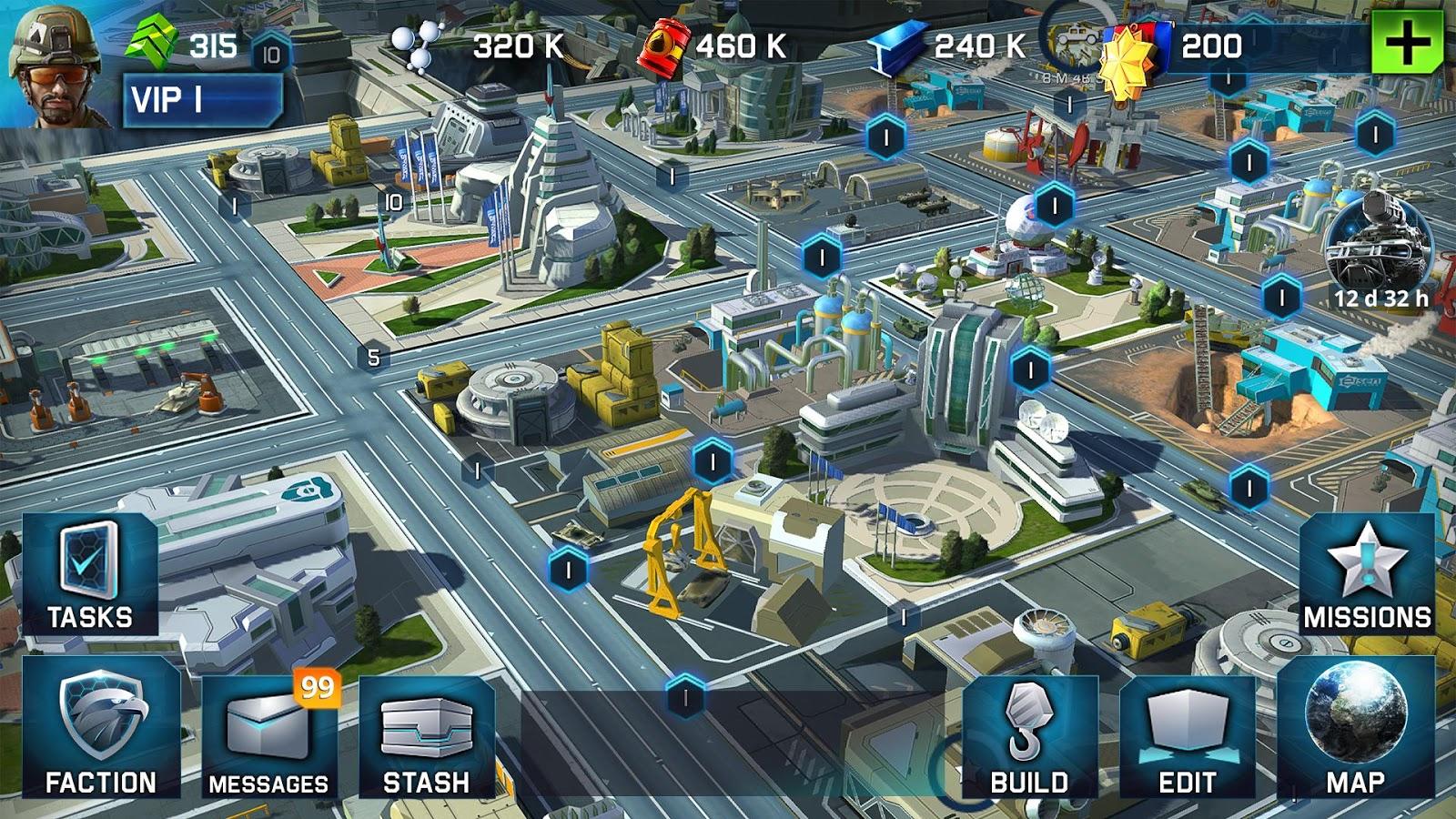Enter base Edit mode
1456x819 pixels.
click(x=1187, y=737)
